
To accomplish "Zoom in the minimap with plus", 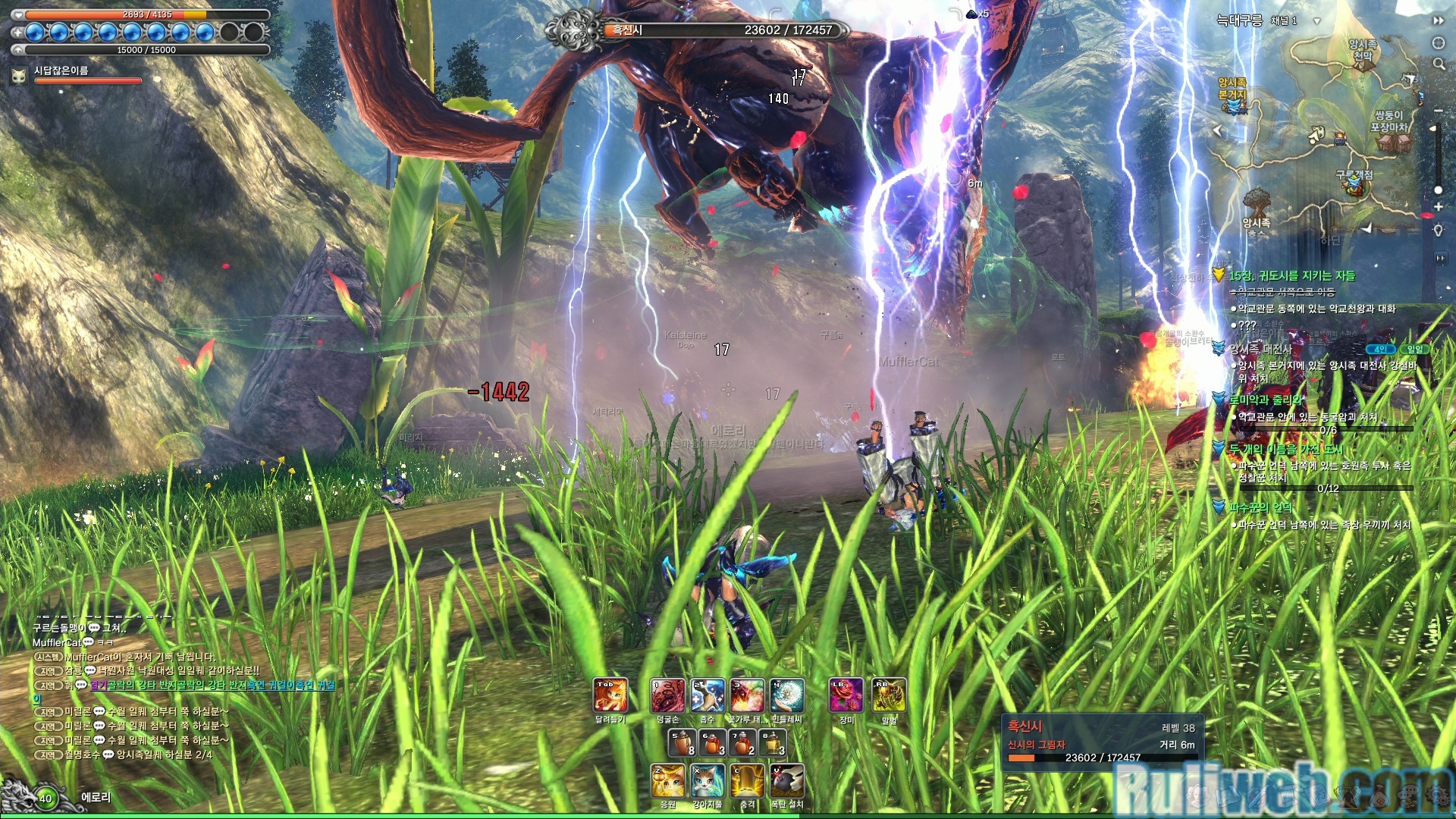I will (1438, 206).
